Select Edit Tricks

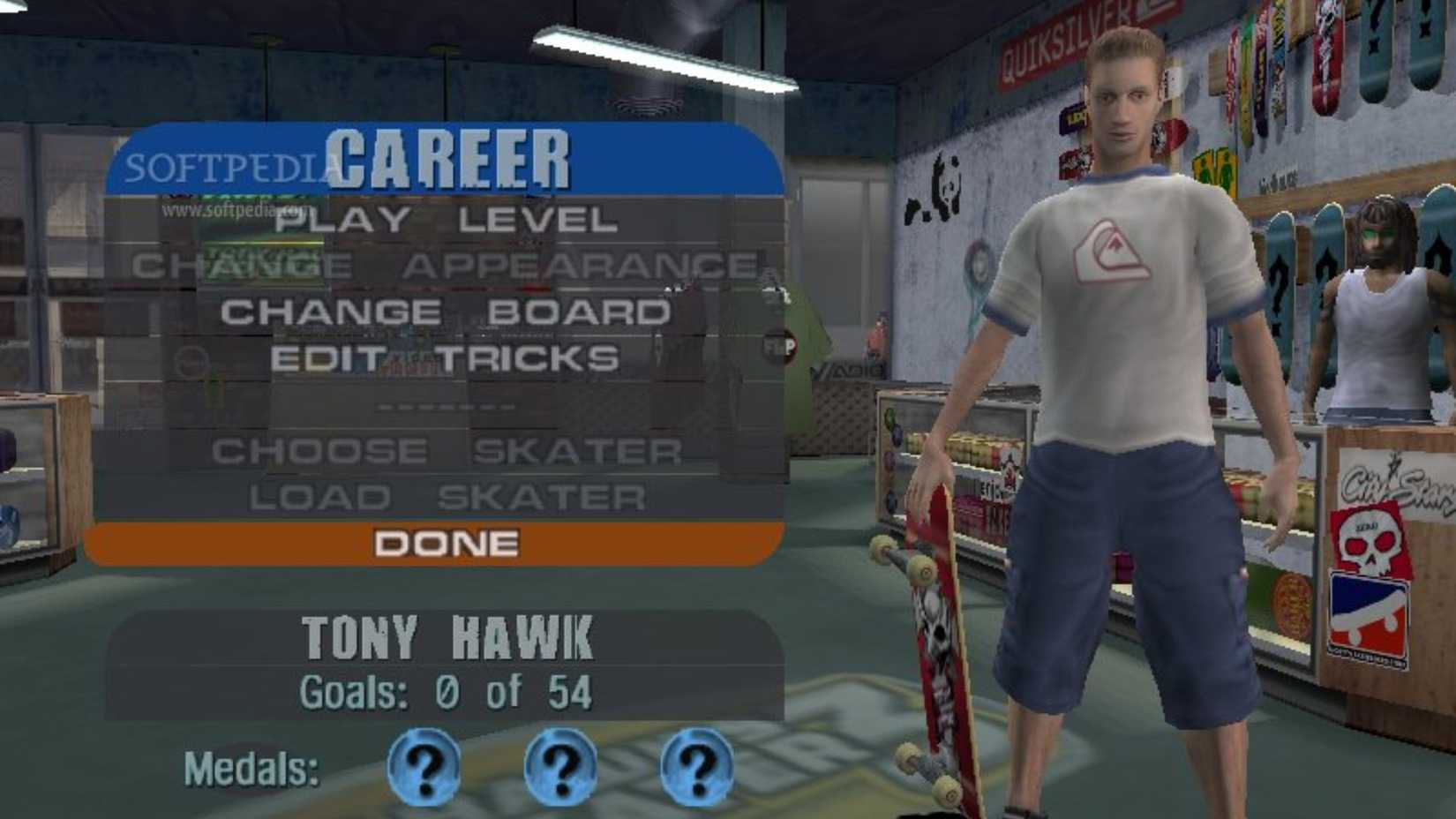pyautogui.click(x=446, y=357)
